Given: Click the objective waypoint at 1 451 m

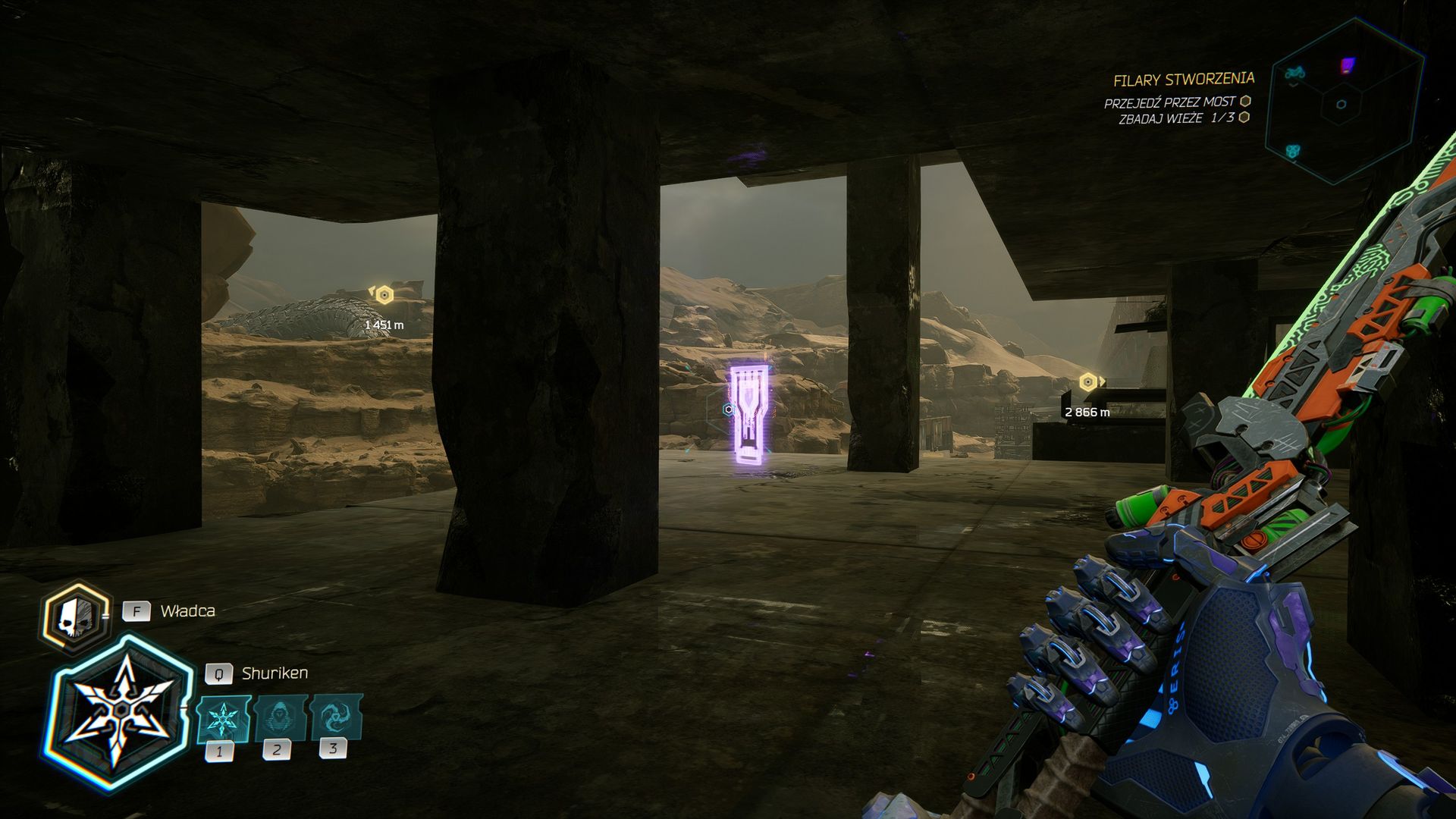Looking at the screenshot, I should [384, 295].
